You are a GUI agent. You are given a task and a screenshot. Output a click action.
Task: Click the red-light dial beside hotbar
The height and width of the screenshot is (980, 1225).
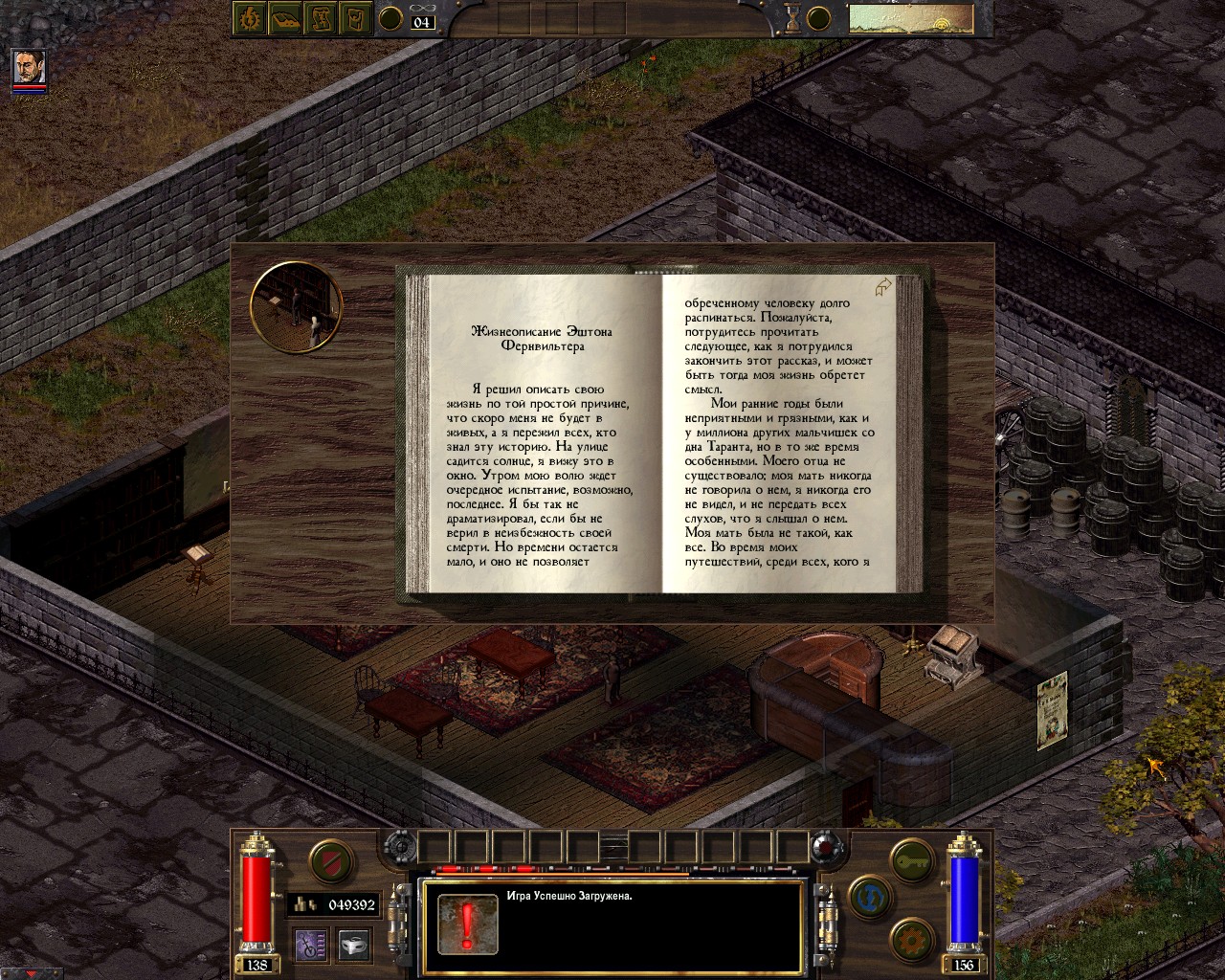click(x=825, y=848)
